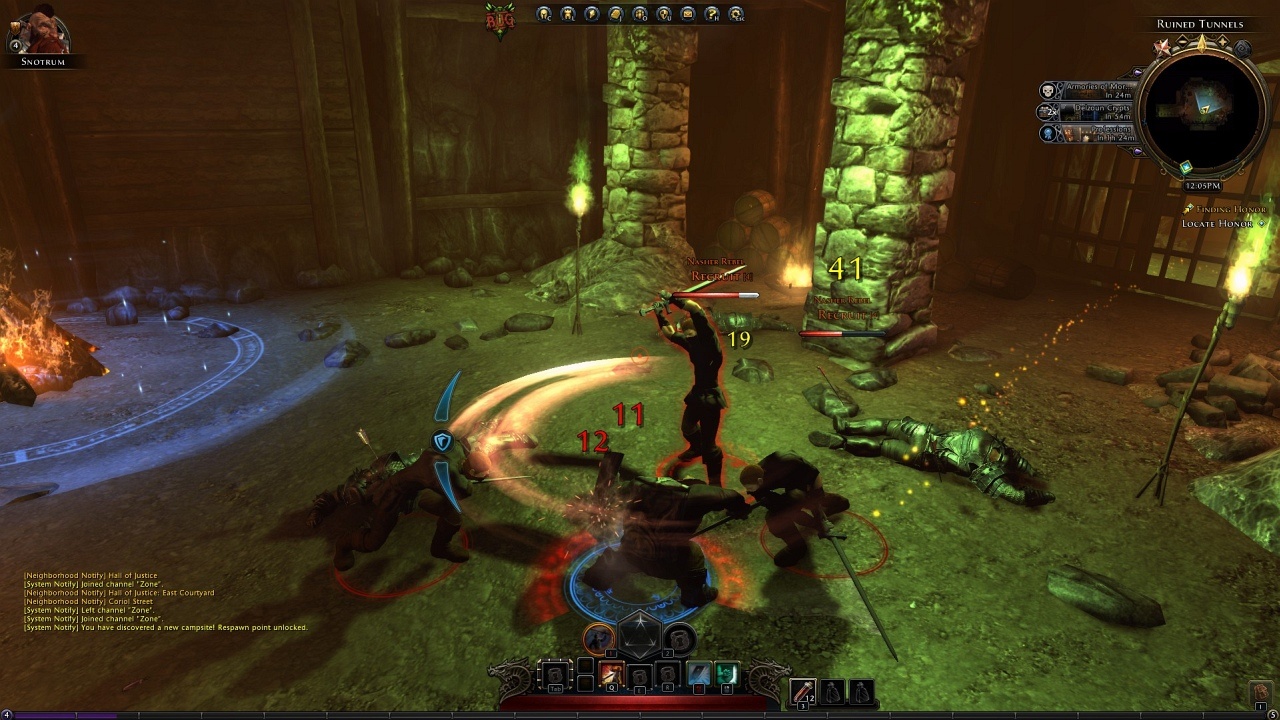Activate the Q encounter power icon

pyautogui.click(x=612, y=675)
